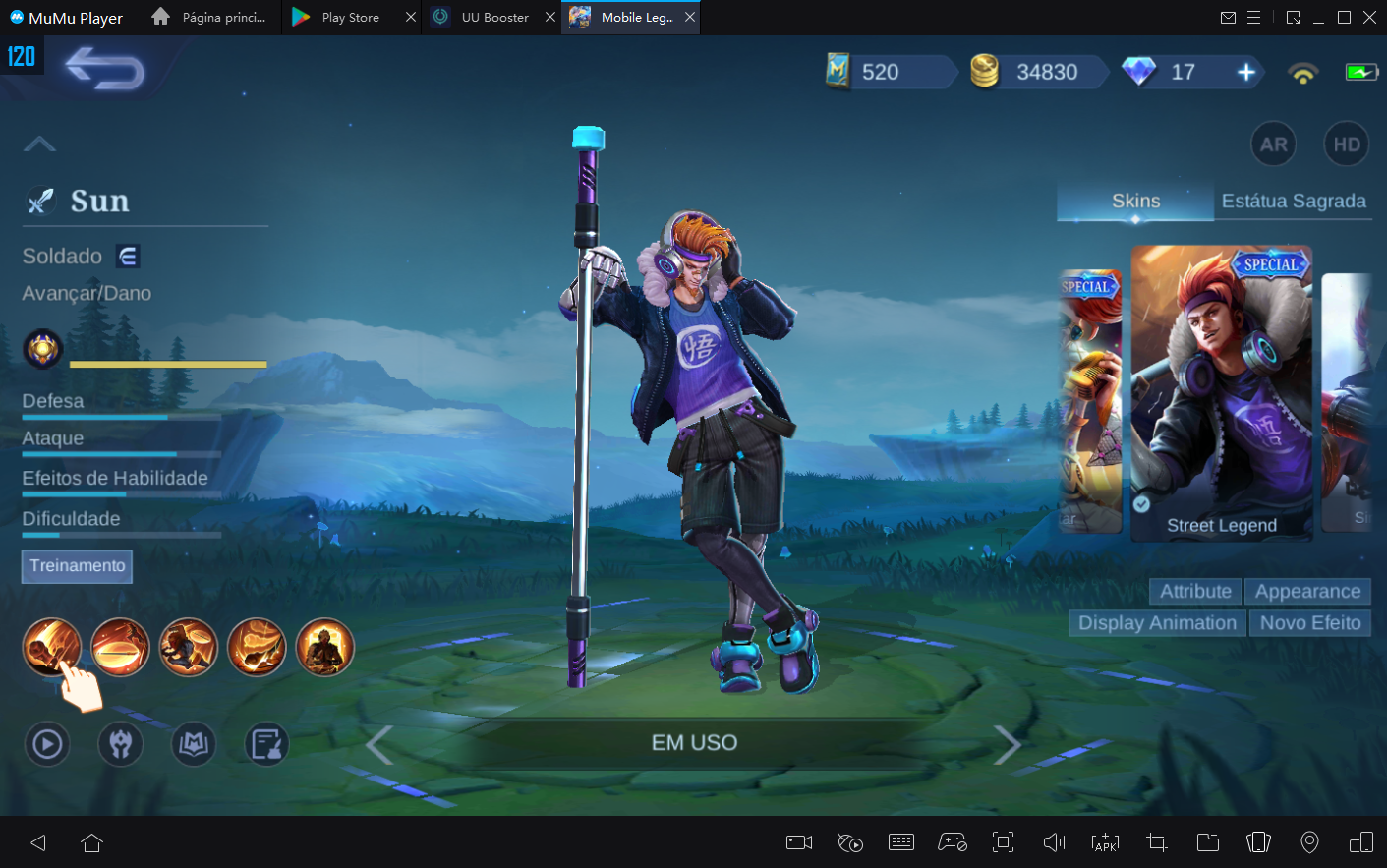The height and width of the screenshot is (868, 1387).
Task: Switch to the Estátua Sagrada tab
Action: tap(1294, 201)
